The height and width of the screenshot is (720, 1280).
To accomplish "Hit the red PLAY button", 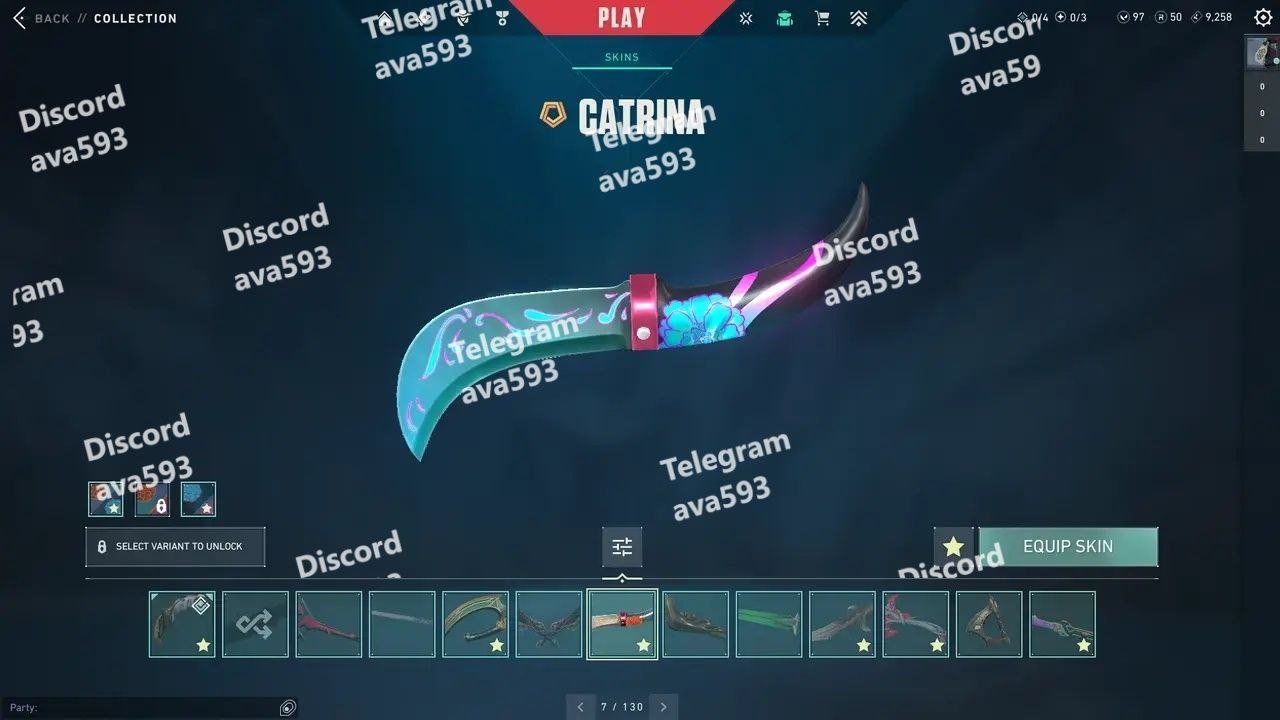I will (621, 17).
